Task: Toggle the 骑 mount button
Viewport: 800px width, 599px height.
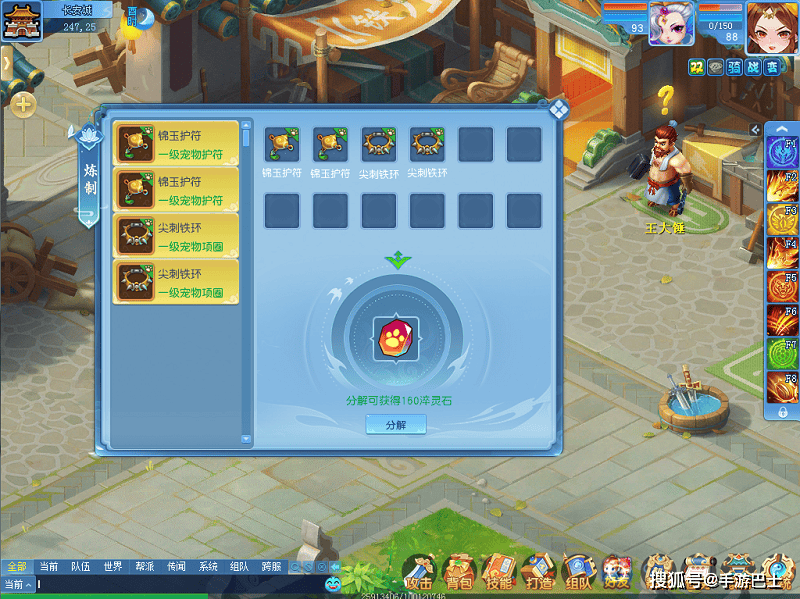Action: [734, 67]
